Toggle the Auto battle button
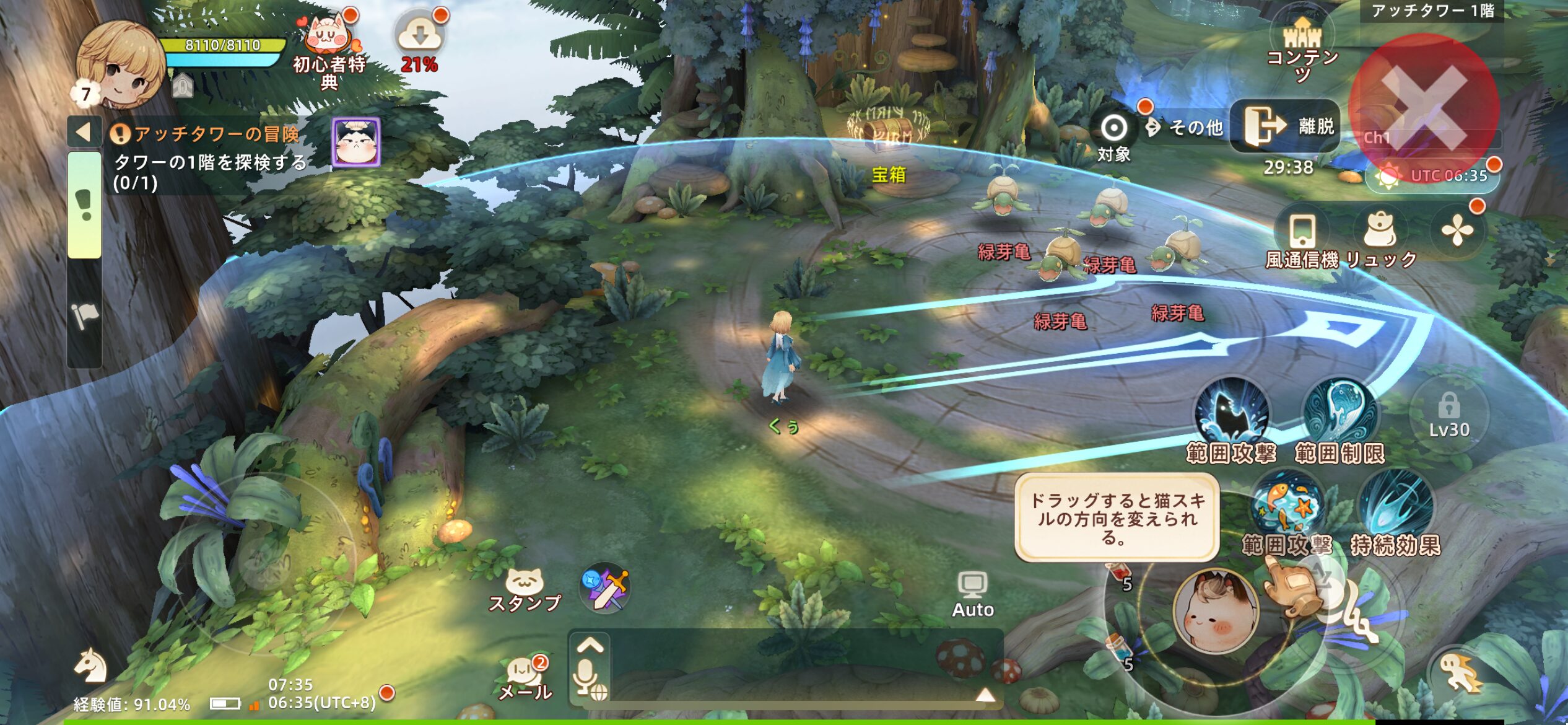 (972, 595)
